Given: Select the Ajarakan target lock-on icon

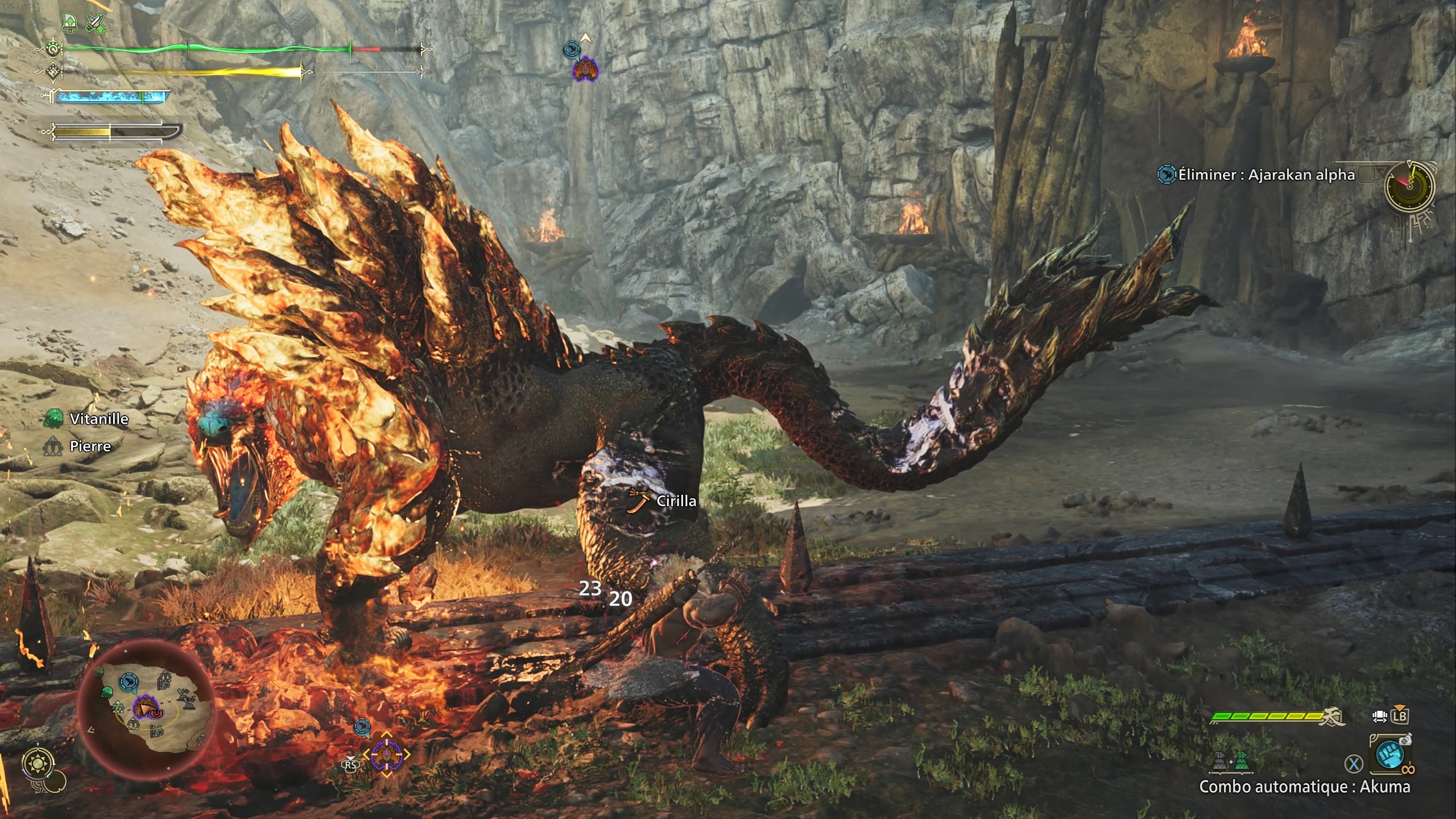Looking at the screenshot, I should pos(387,755).
